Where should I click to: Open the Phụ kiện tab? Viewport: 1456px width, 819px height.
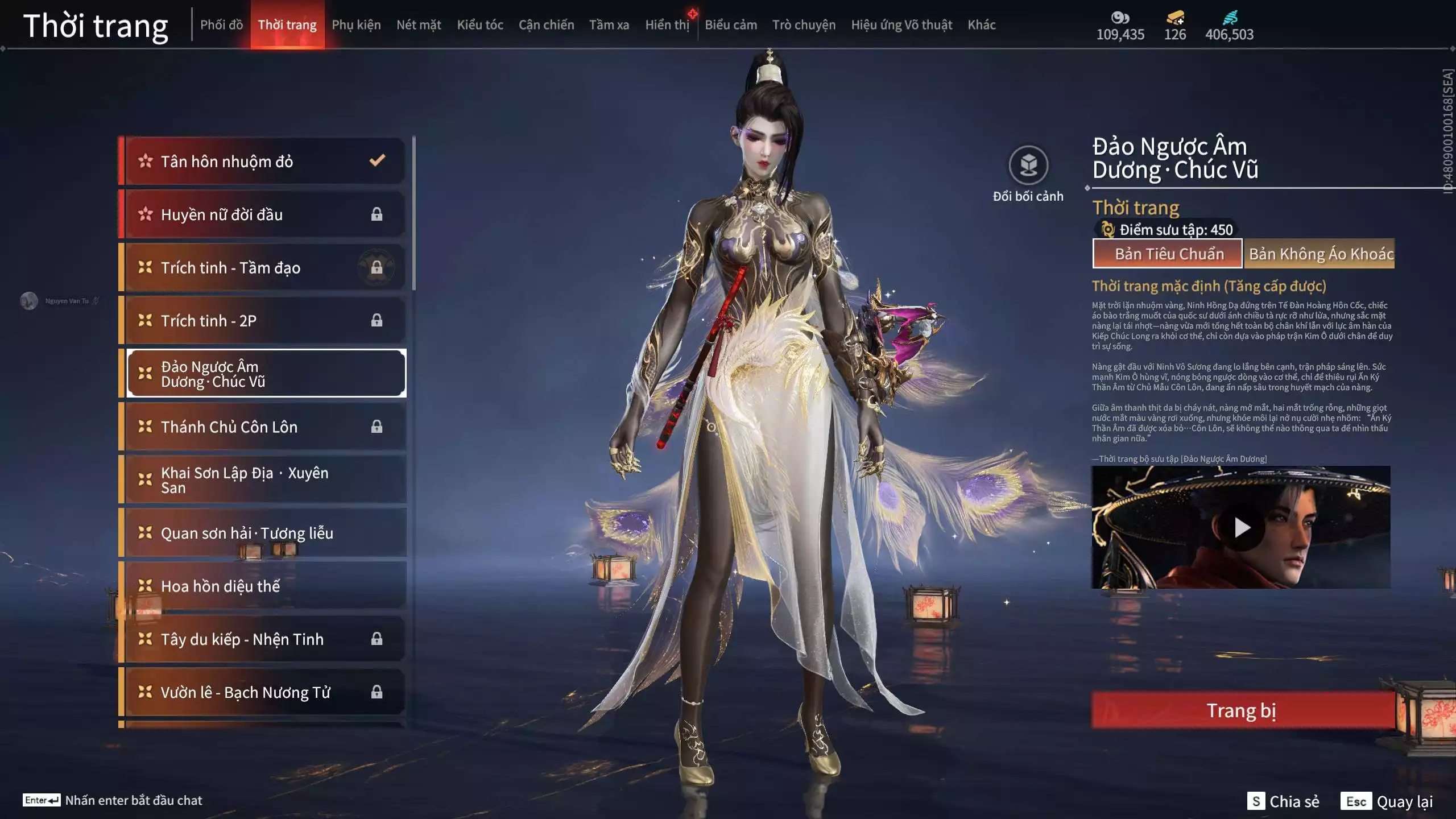(x=356, y=25)
